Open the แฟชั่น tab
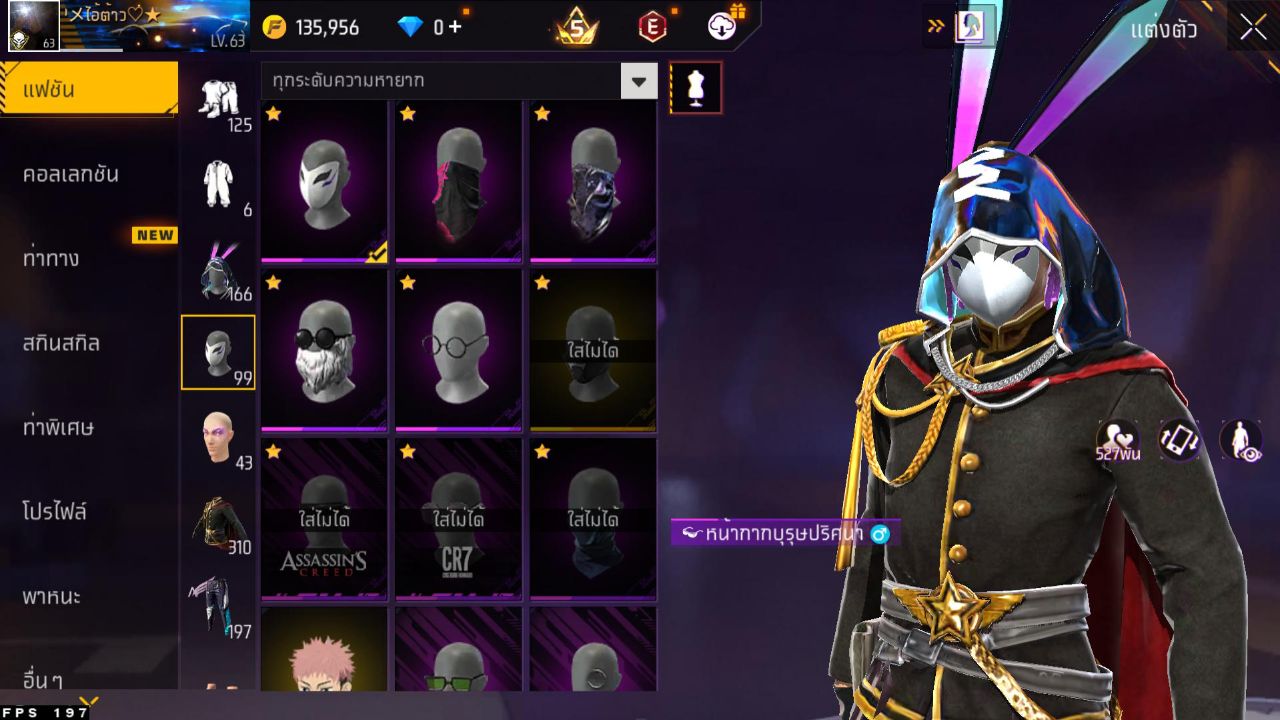 click(88, 90)
